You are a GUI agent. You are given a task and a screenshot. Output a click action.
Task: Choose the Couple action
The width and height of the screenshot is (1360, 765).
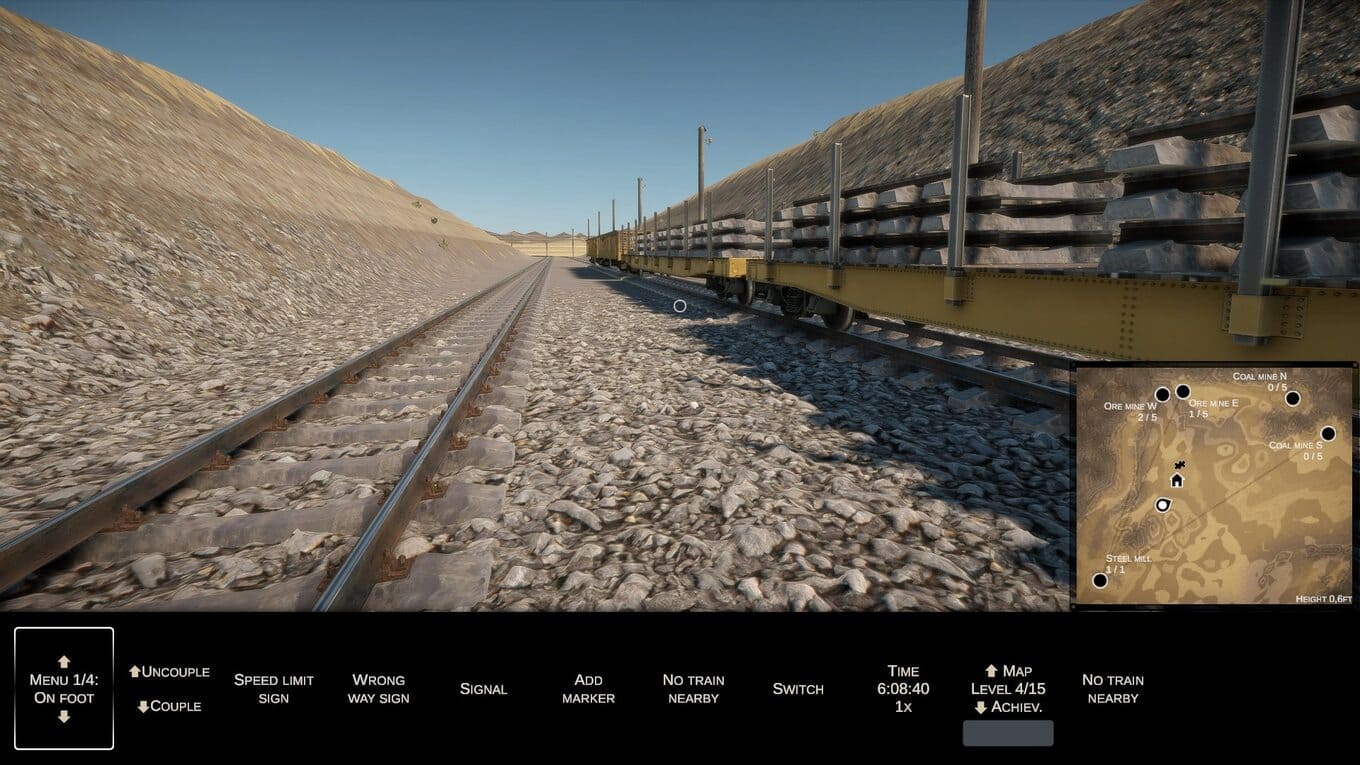(x=169, y=706)
